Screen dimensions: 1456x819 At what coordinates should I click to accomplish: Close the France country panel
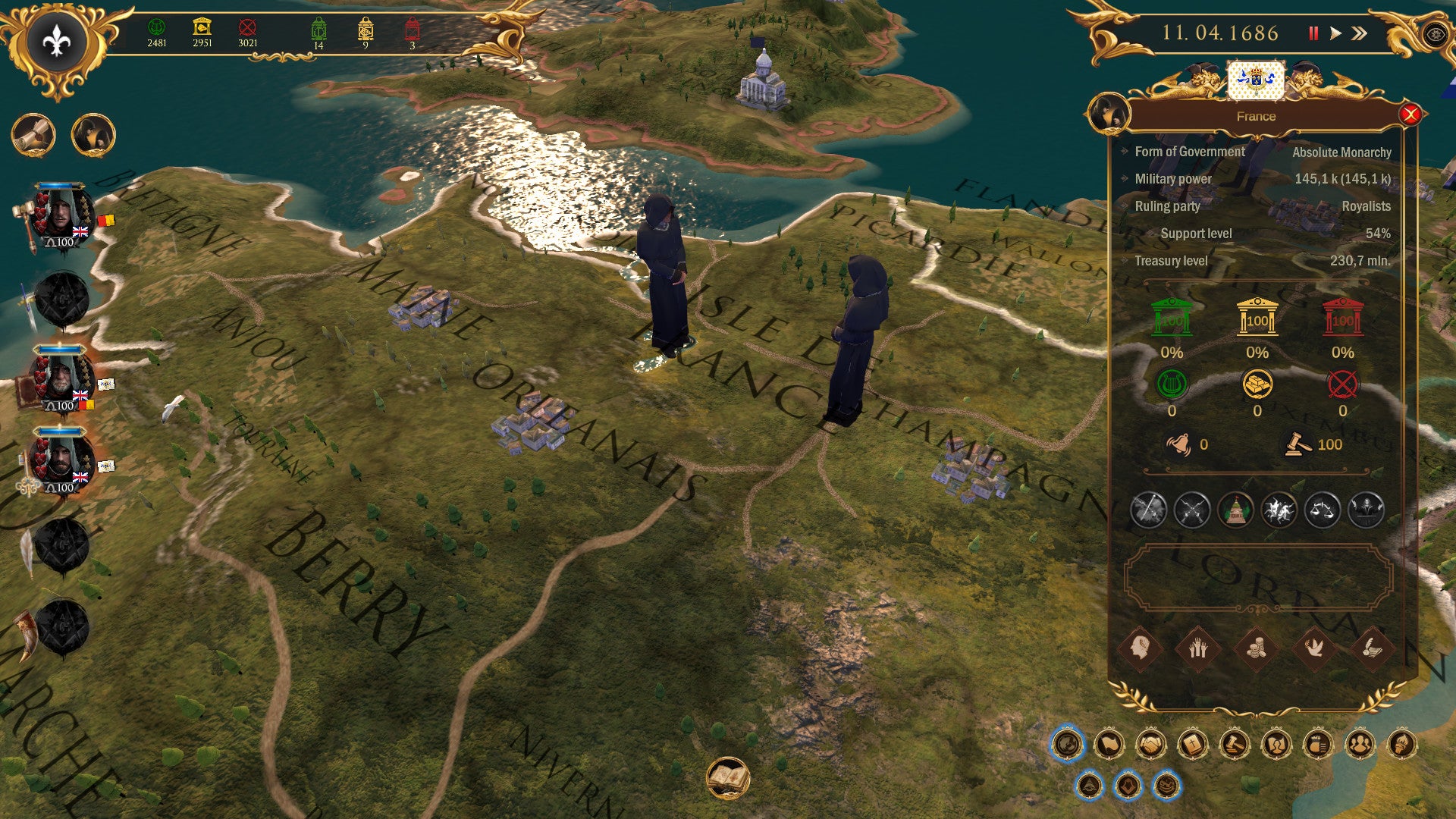(1410, 115)
